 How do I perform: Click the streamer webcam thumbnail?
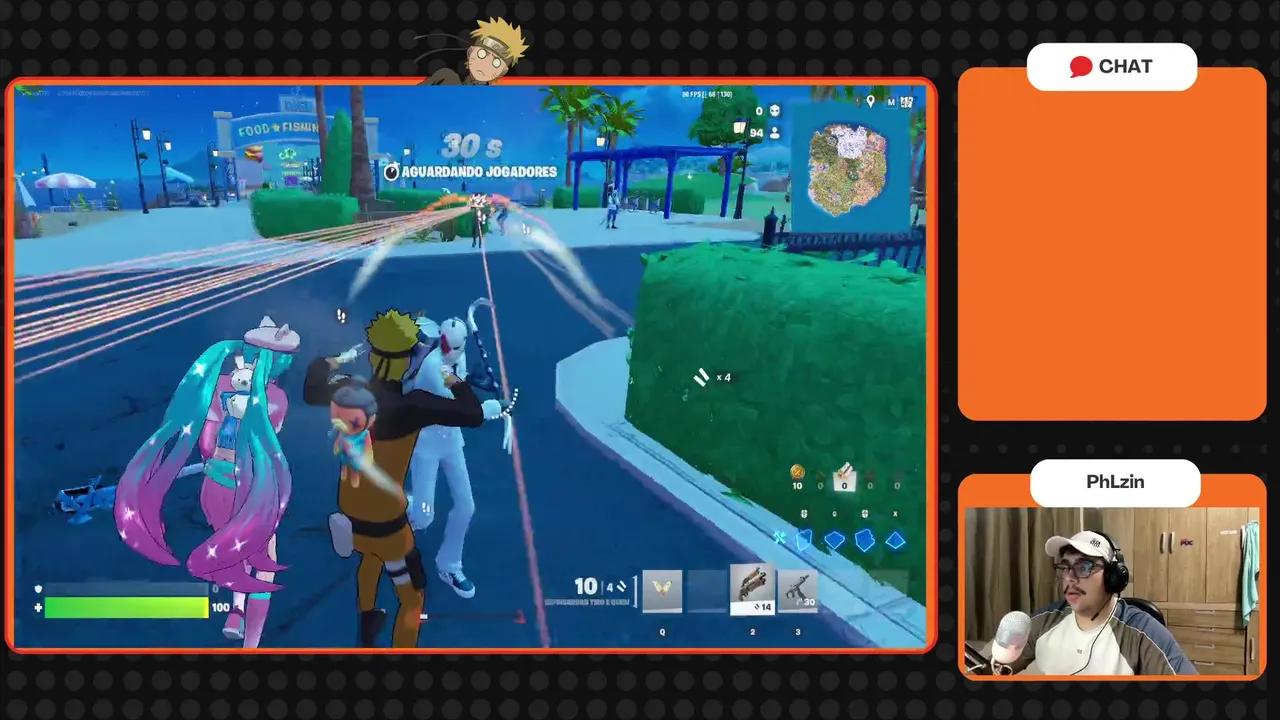pos(1113,588)
